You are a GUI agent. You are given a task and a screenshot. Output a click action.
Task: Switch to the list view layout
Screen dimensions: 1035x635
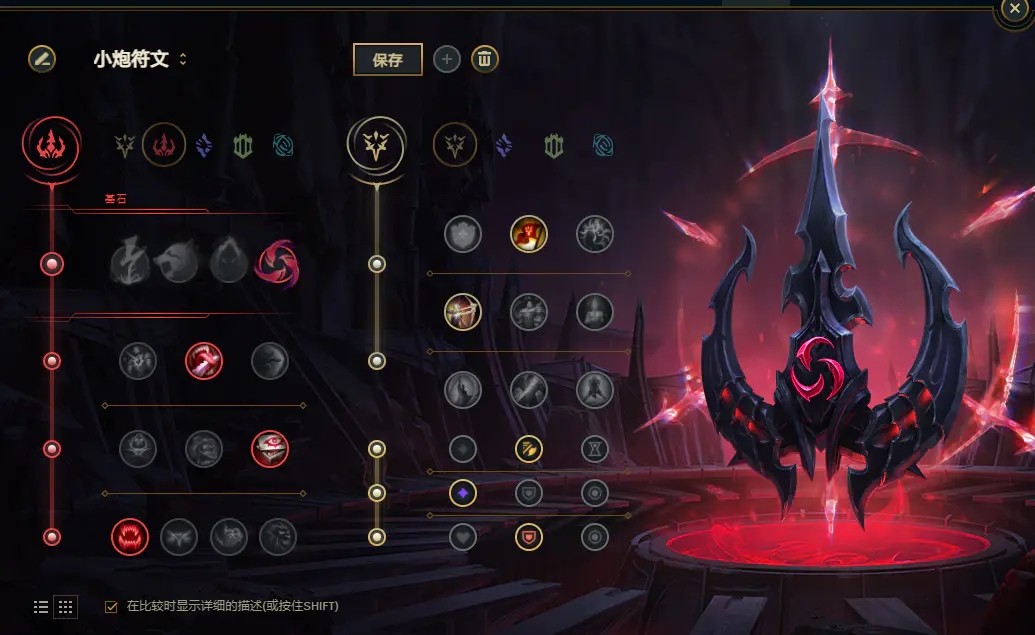click(41, 606)
